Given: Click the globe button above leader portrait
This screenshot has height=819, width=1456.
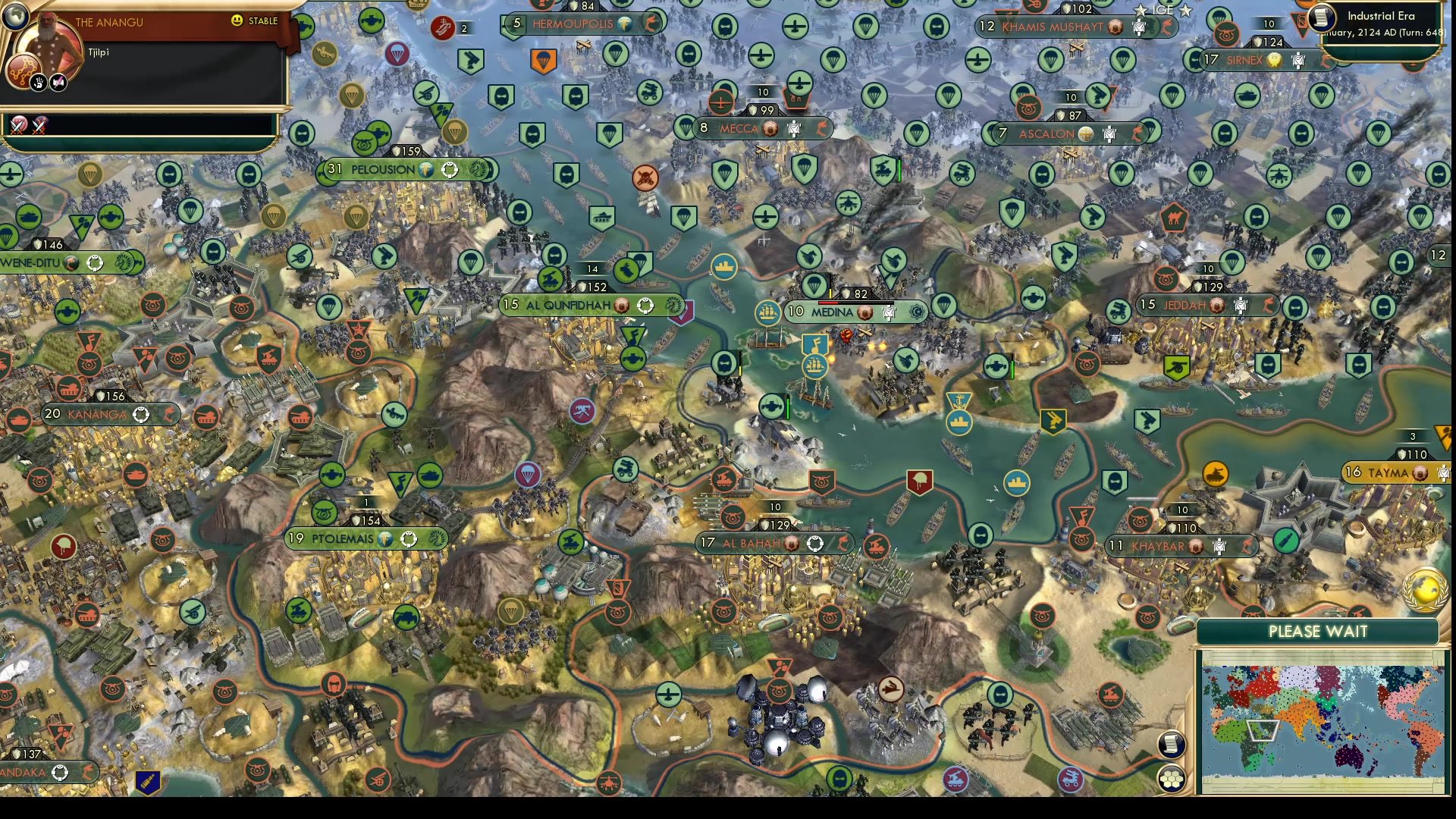Looking at the screenshot, I should [15, 15].
